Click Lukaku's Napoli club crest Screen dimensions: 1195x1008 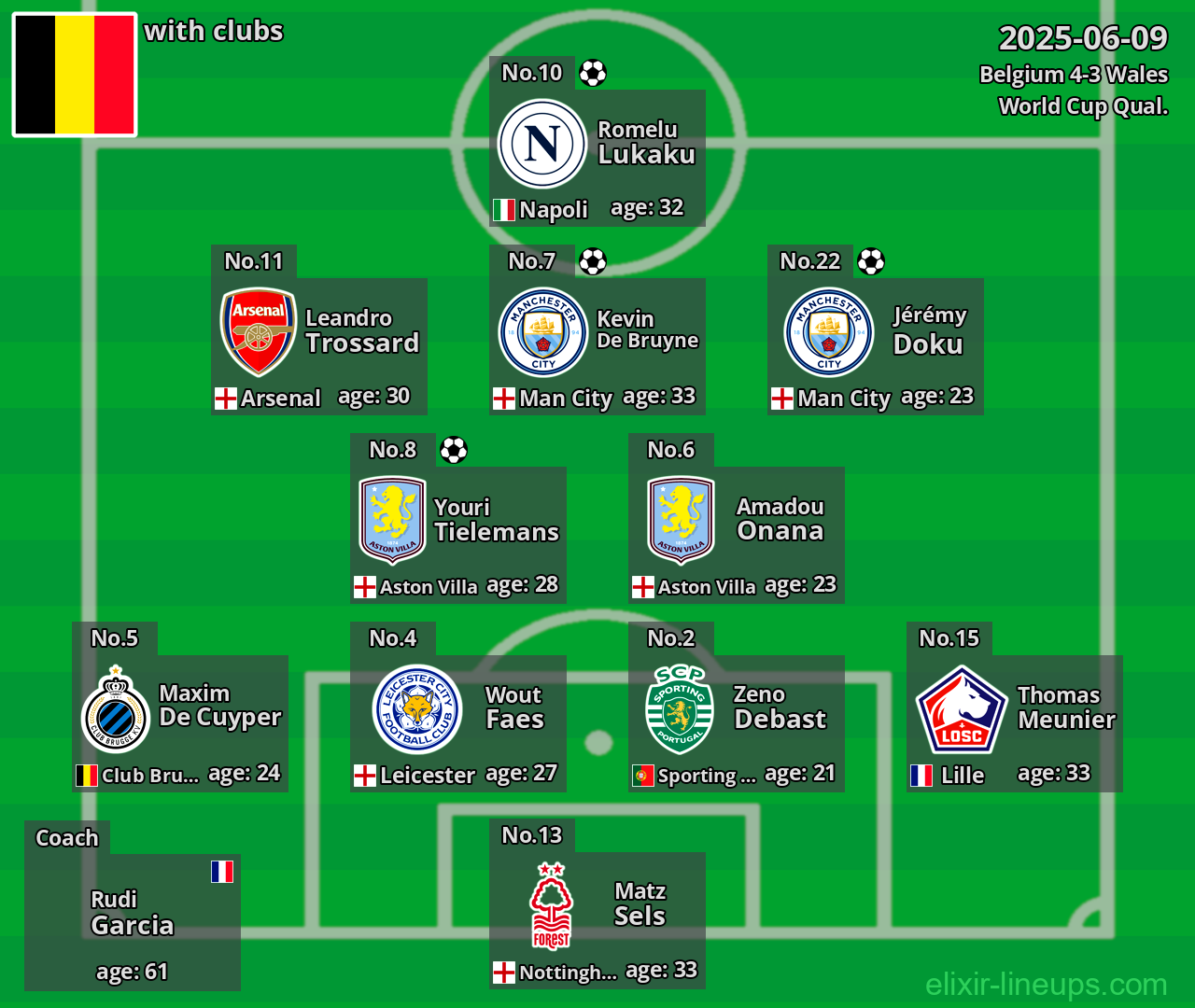point(542,145)
